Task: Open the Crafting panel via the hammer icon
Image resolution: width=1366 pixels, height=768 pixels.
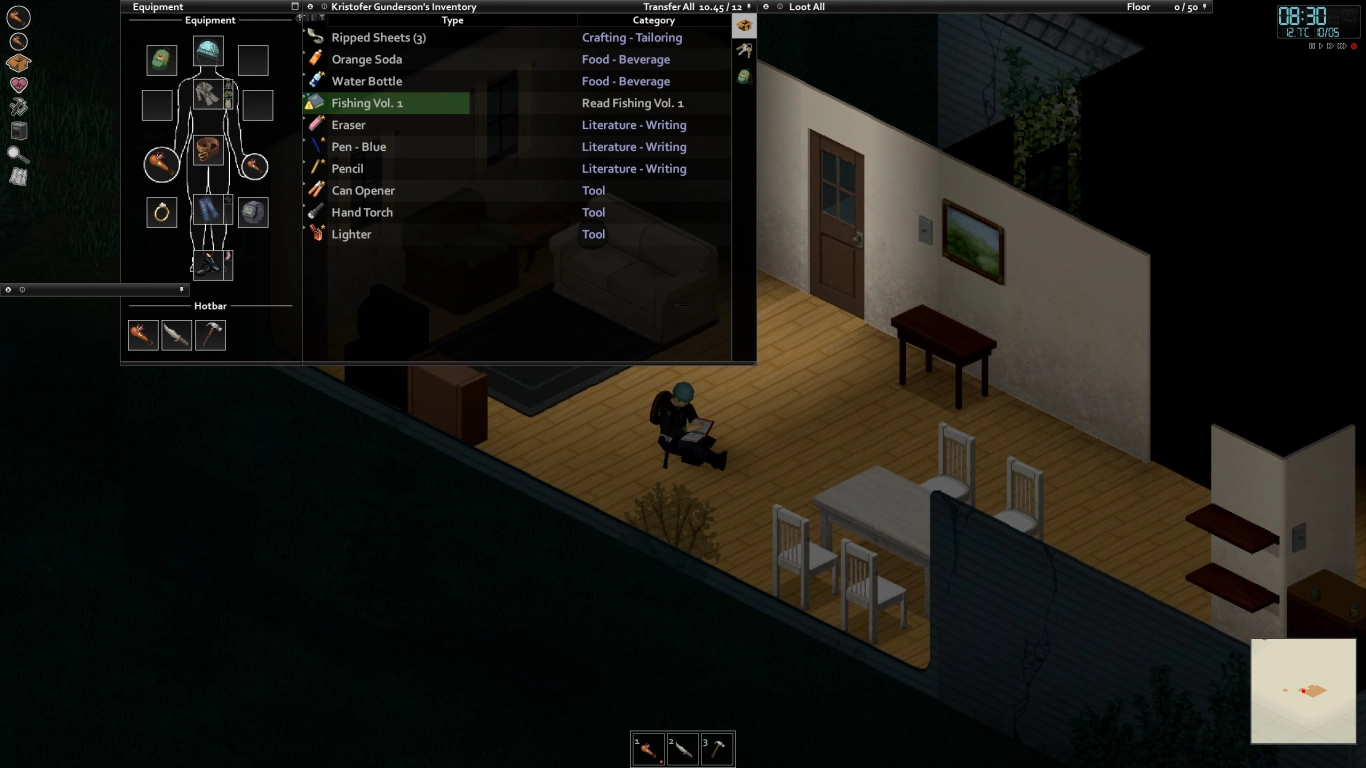Action: pos(17,107)
